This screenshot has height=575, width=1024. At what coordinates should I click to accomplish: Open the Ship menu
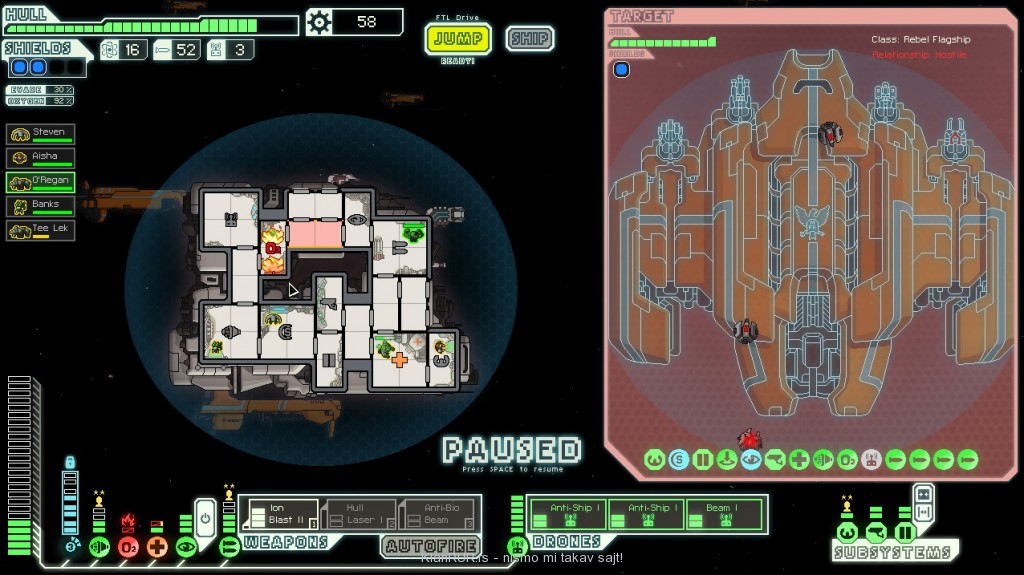[x=529, y=39]
